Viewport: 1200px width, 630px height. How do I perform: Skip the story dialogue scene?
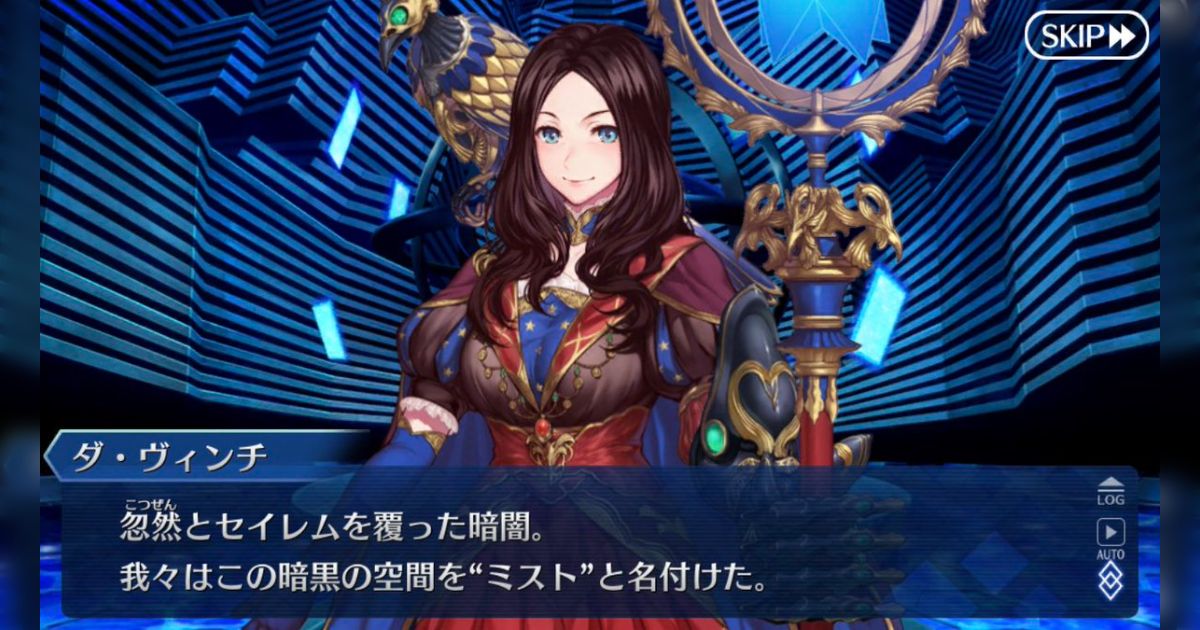point(1086,36)
